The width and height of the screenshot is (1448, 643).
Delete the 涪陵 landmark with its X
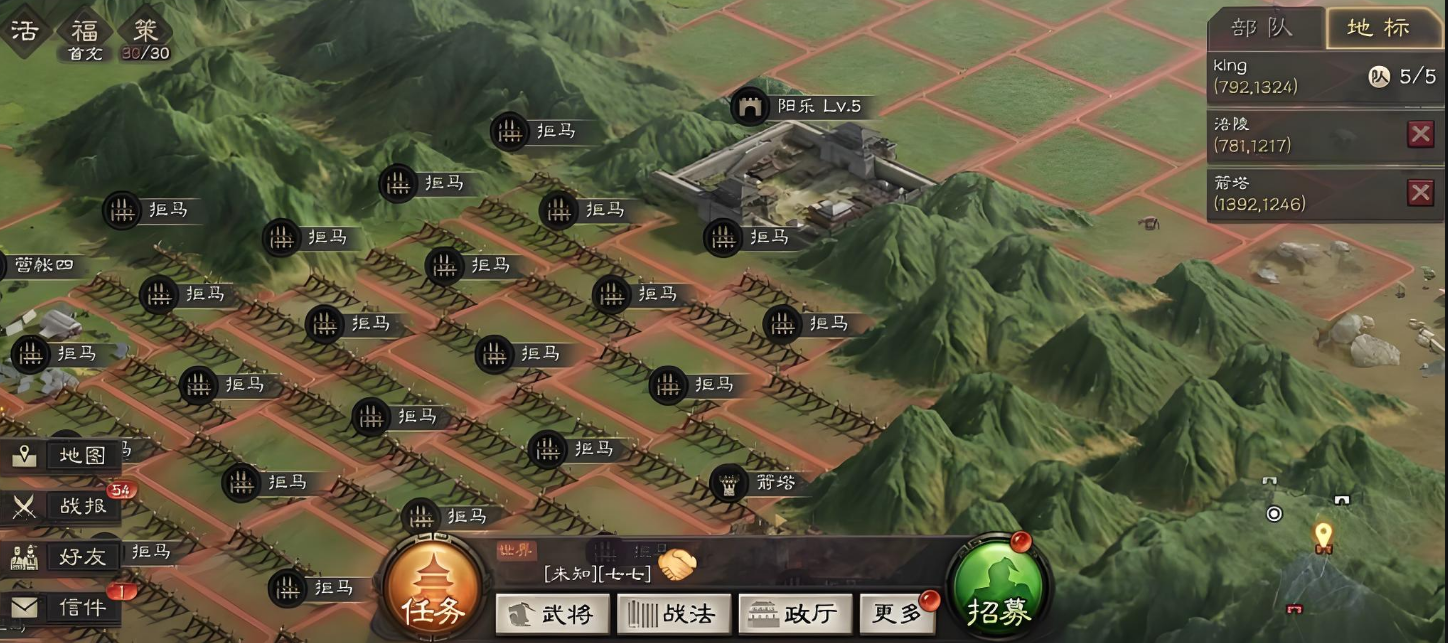[x=1420, y=134]
